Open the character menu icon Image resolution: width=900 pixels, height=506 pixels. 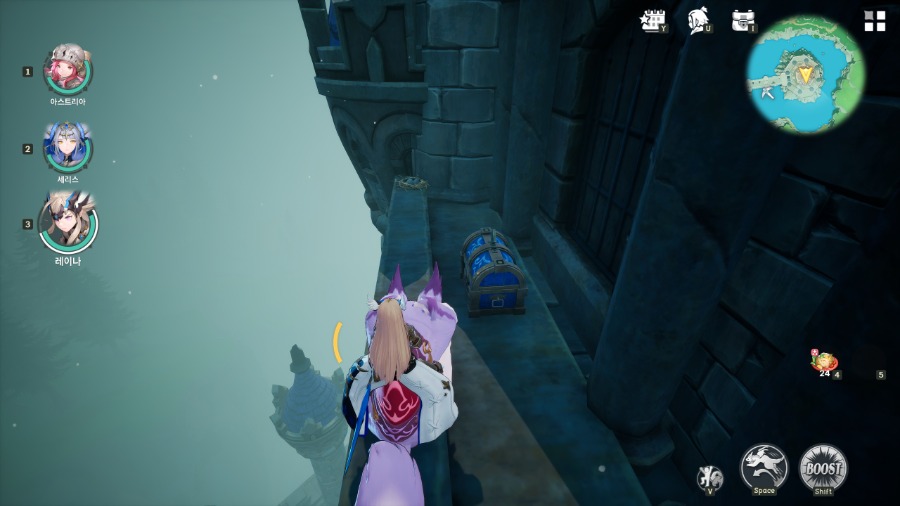point(698,21)
